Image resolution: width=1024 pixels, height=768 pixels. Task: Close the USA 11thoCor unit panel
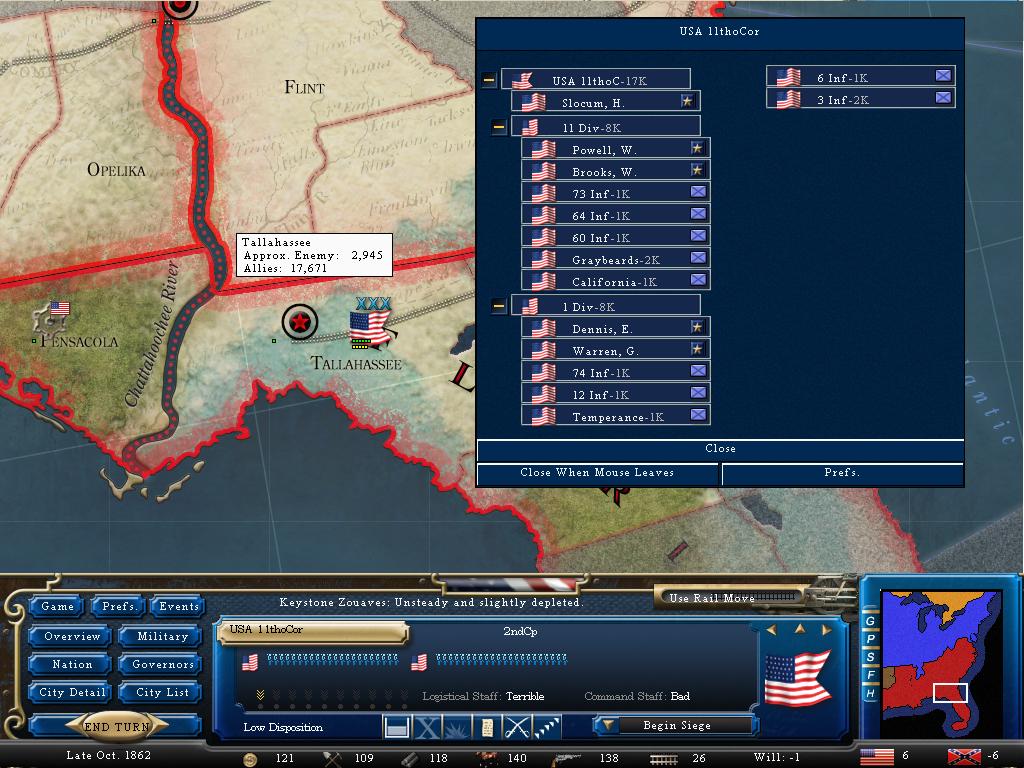pyautogui.click(x=720, y=449)
